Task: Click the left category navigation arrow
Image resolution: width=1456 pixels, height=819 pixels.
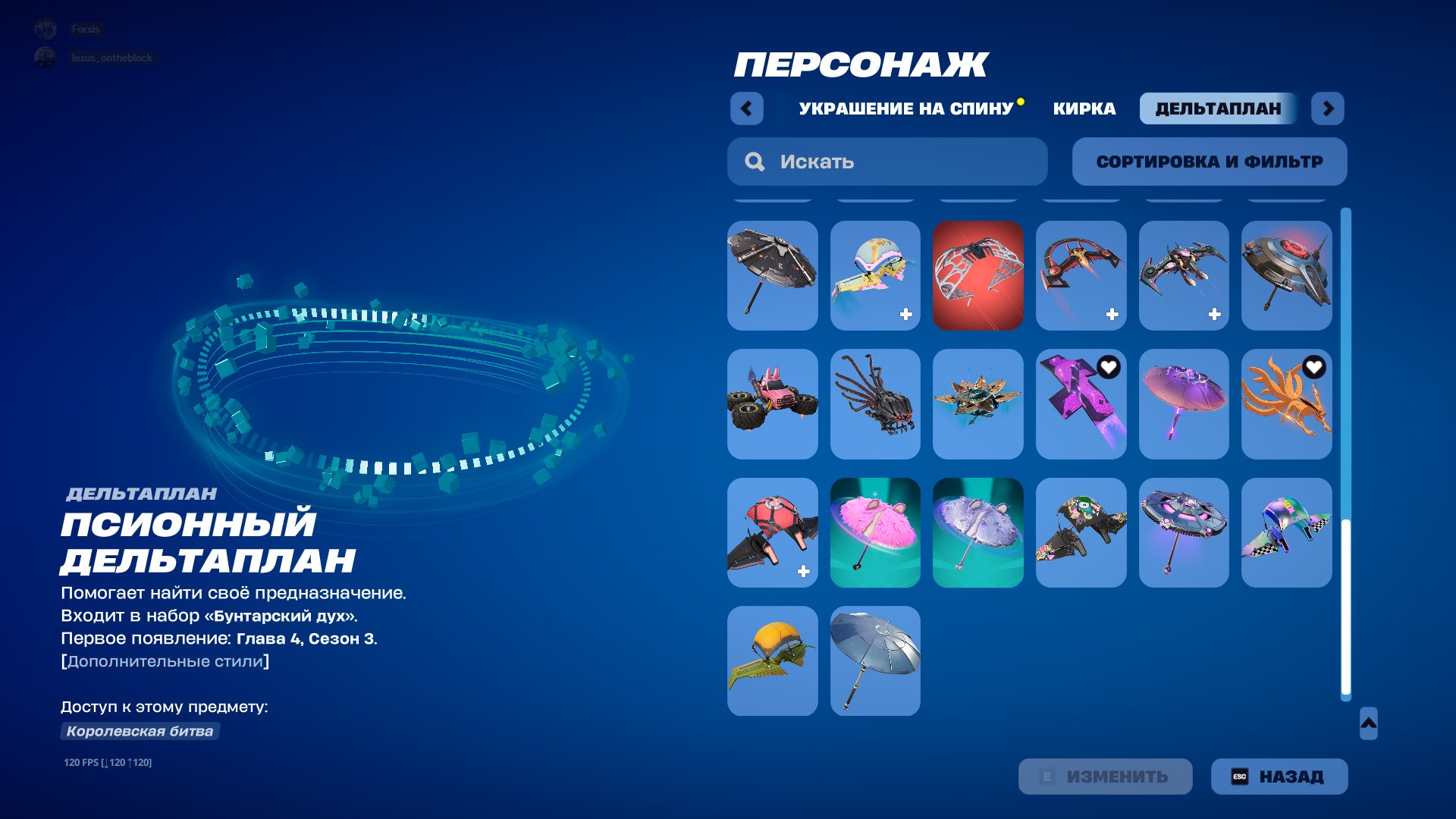Action: pyautogui.click(x=746, y=108)
